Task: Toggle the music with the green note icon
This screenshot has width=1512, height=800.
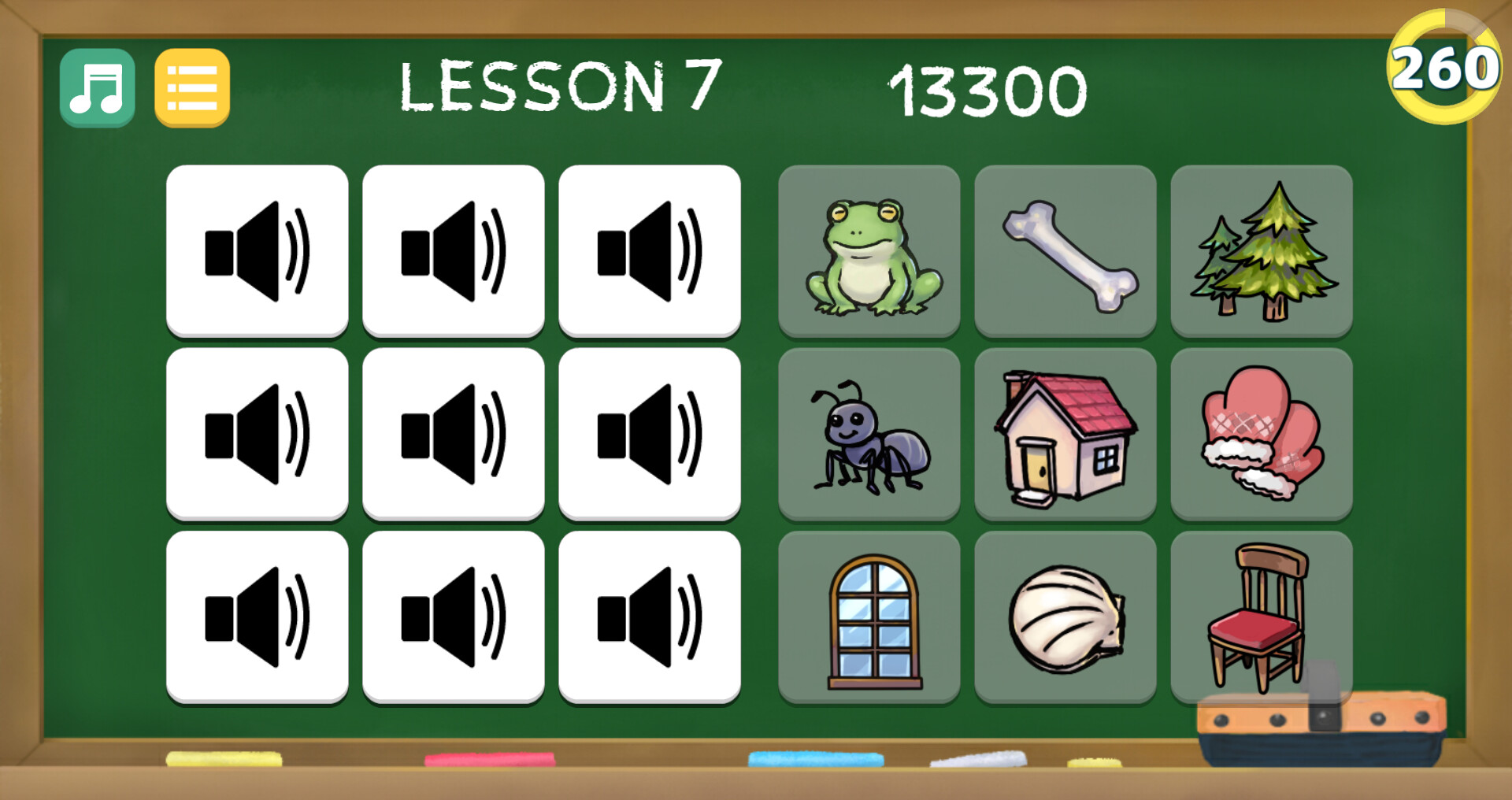Action: tap(96, 87)
